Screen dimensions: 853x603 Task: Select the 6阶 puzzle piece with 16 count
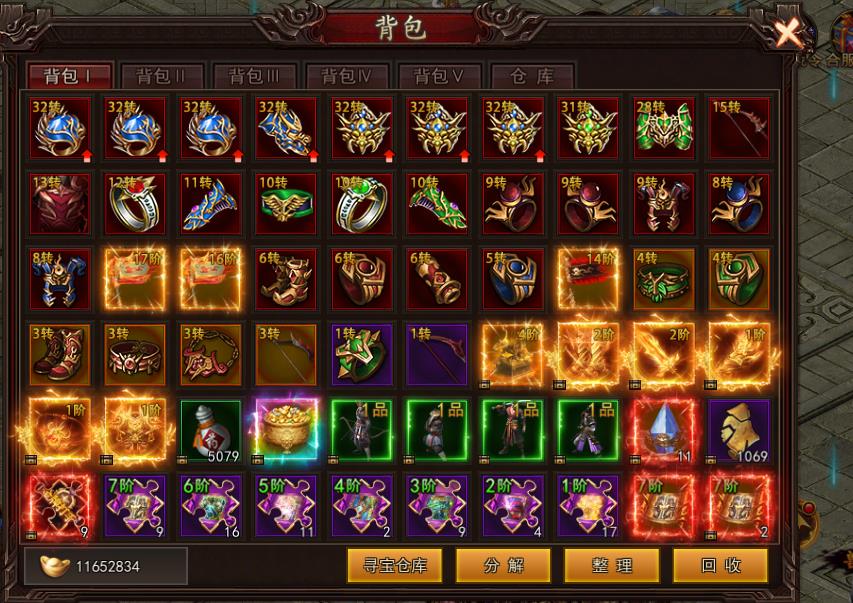click(x=210, y=505)
